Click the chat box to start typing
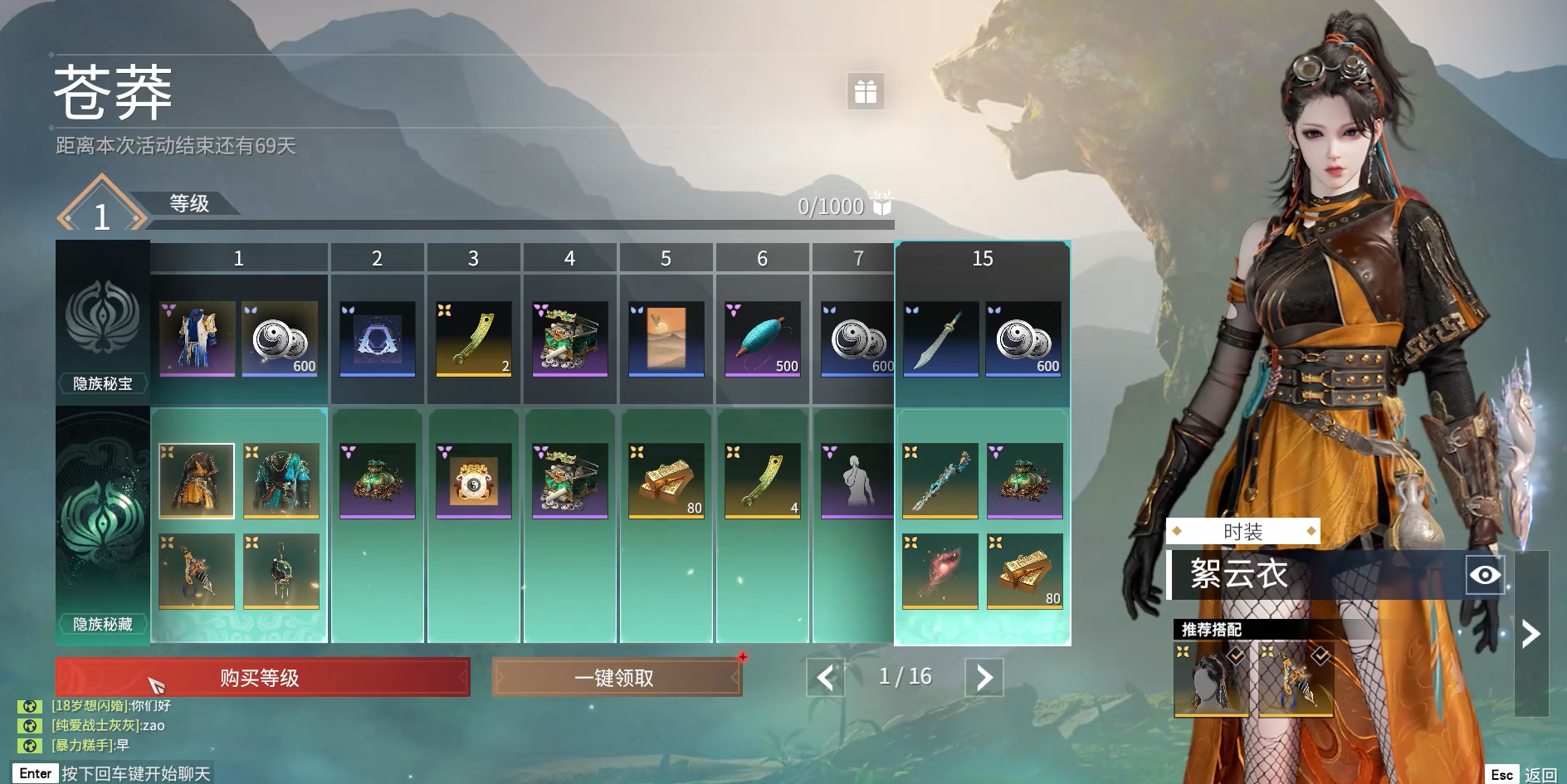Screen dimensions: 1567x784 point(112,773)
